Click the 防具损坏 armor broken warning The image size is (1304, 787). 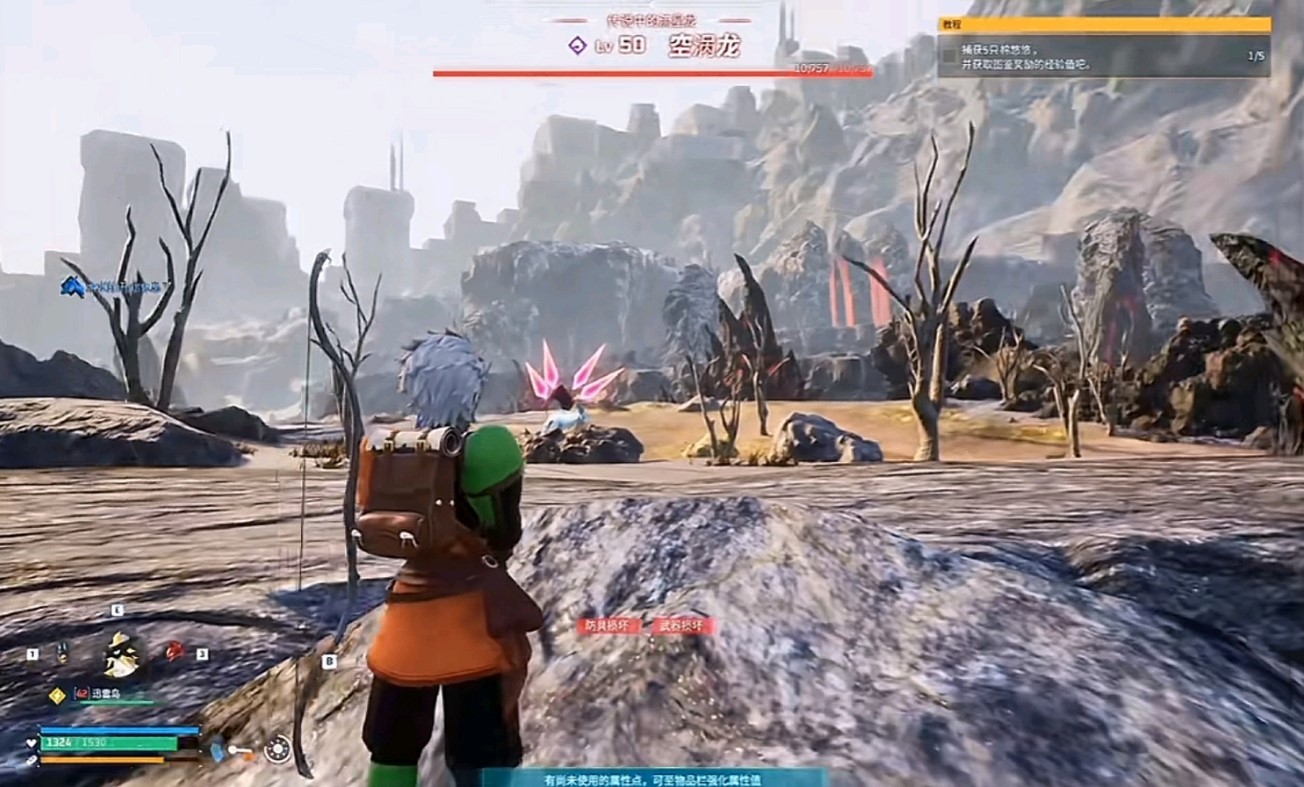[609, 626]
